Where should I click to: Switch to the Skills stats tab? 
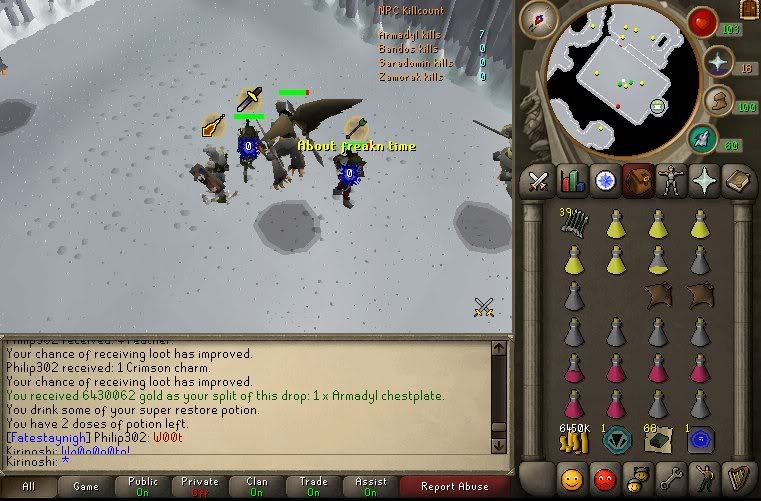tap(572, 181)
